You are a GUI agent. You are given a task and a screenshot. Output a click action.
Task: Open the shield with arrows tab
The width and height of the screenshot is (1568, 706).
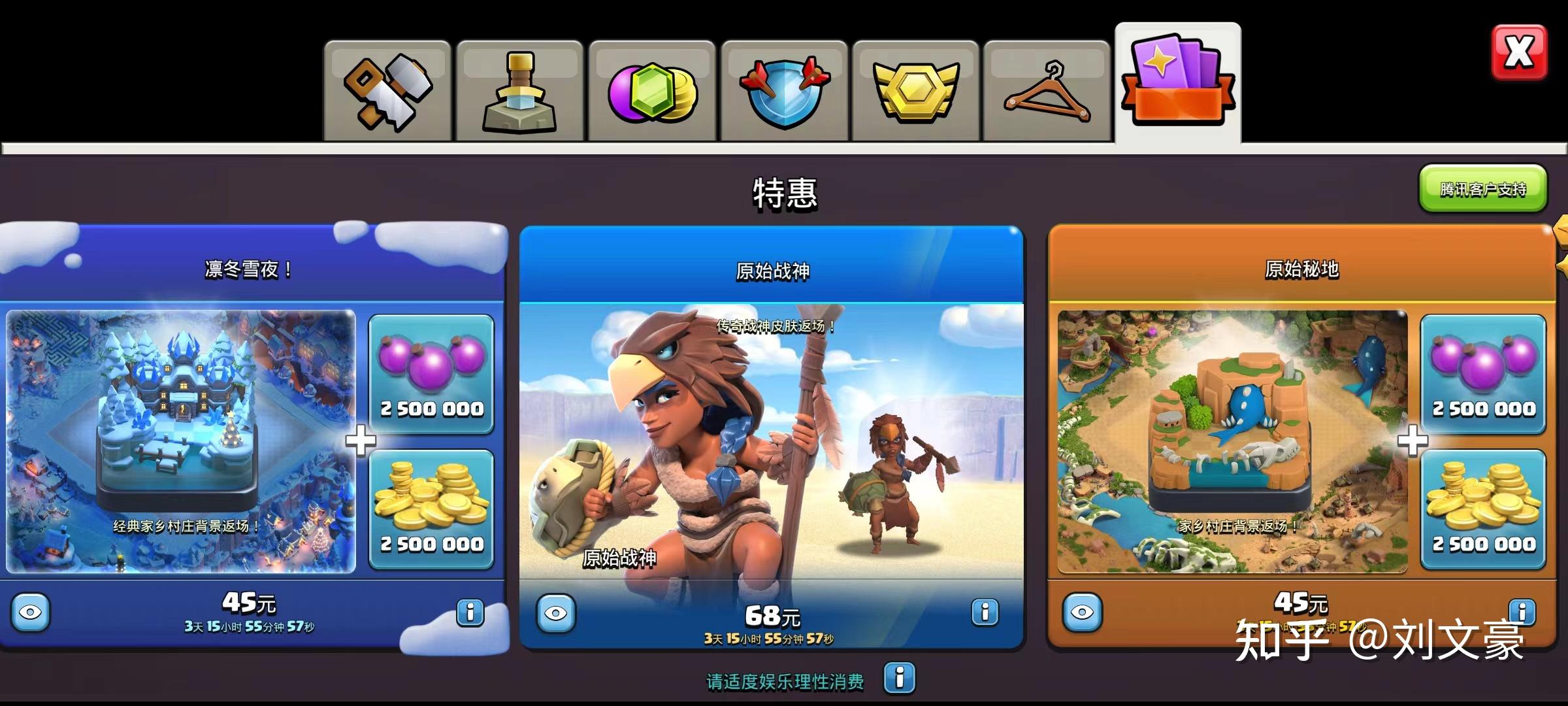(x=784, y=92)
